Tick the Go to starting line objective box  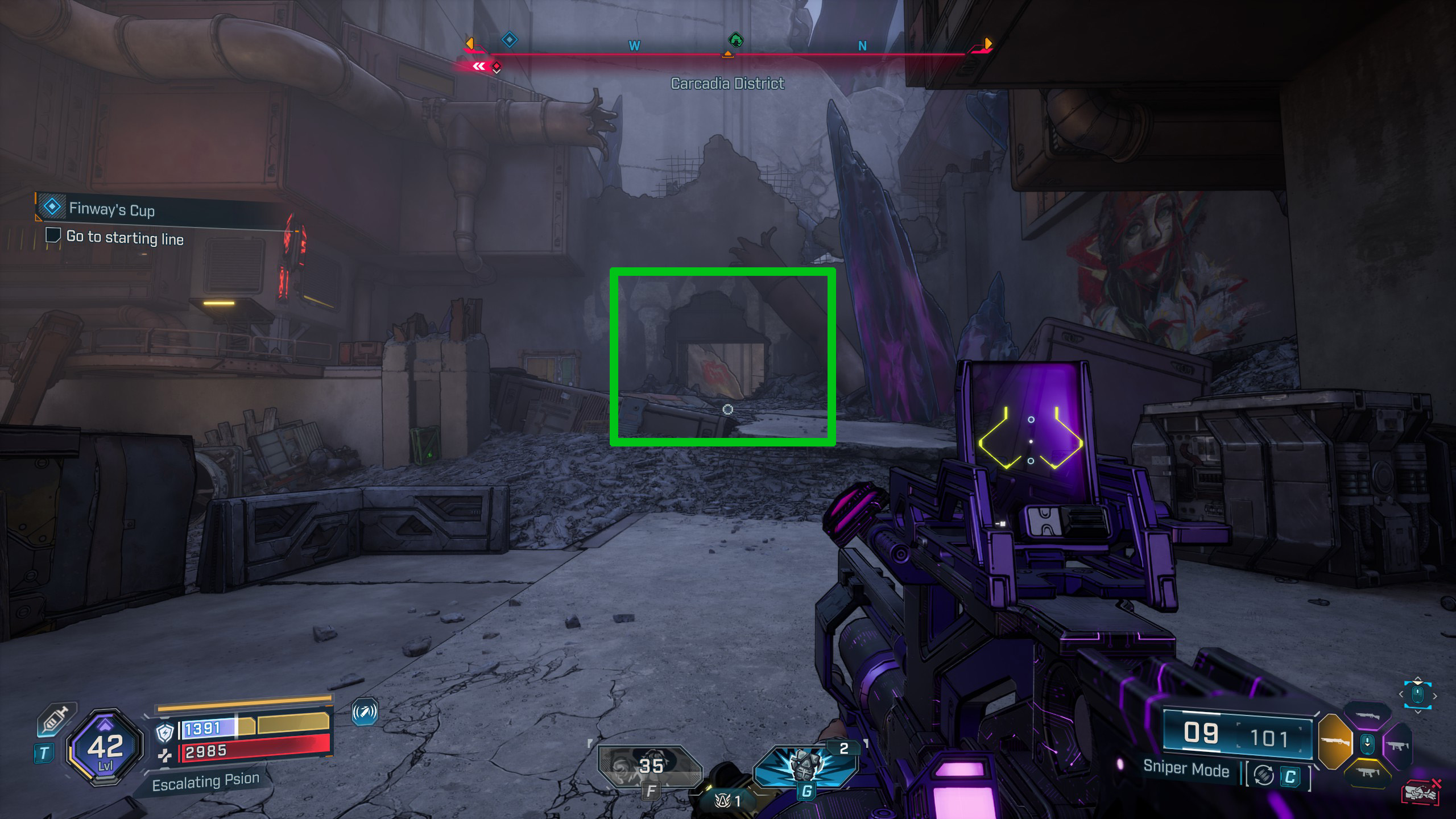53,235
